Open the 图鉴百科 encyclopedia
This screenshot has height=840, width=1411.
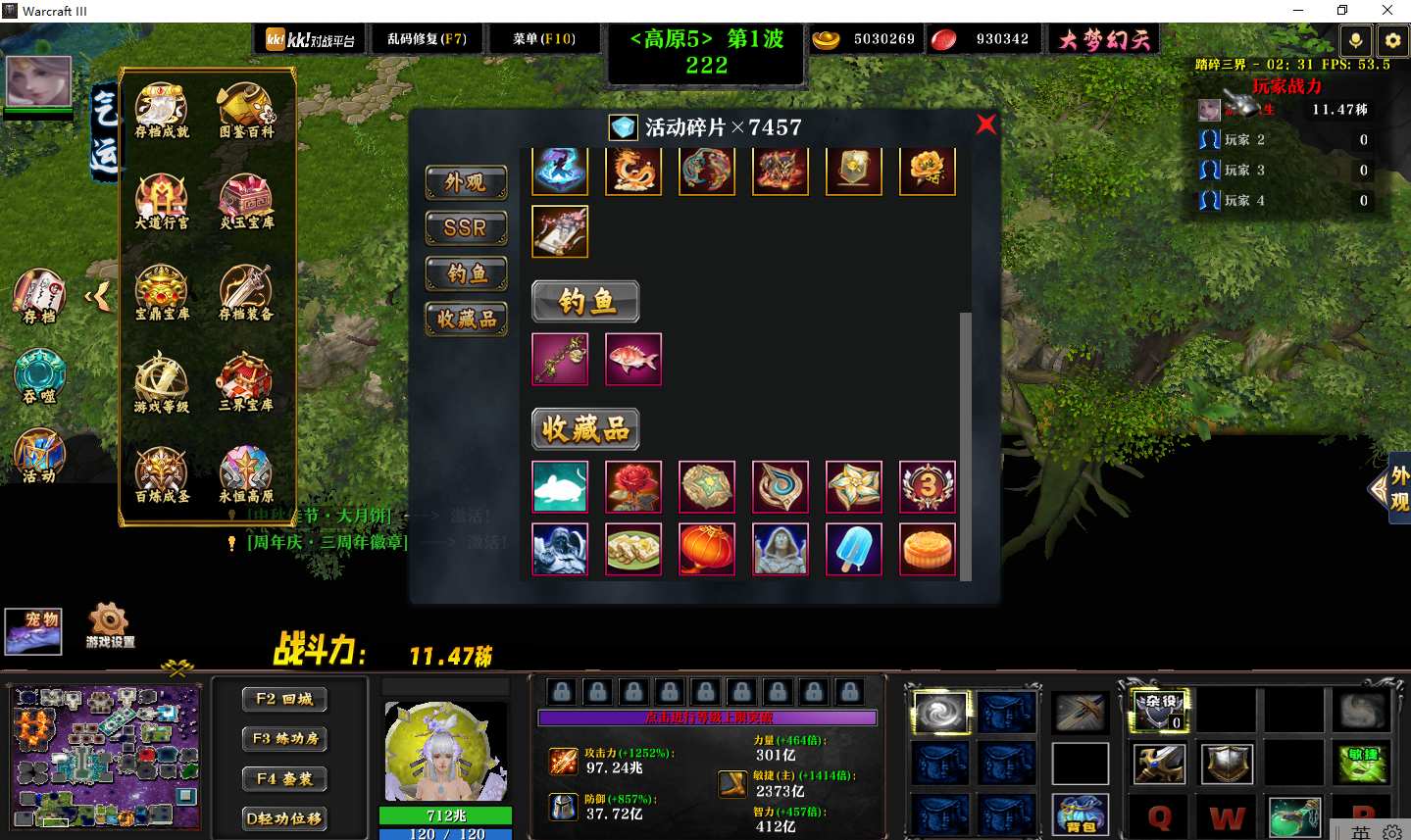pos(246,111)
